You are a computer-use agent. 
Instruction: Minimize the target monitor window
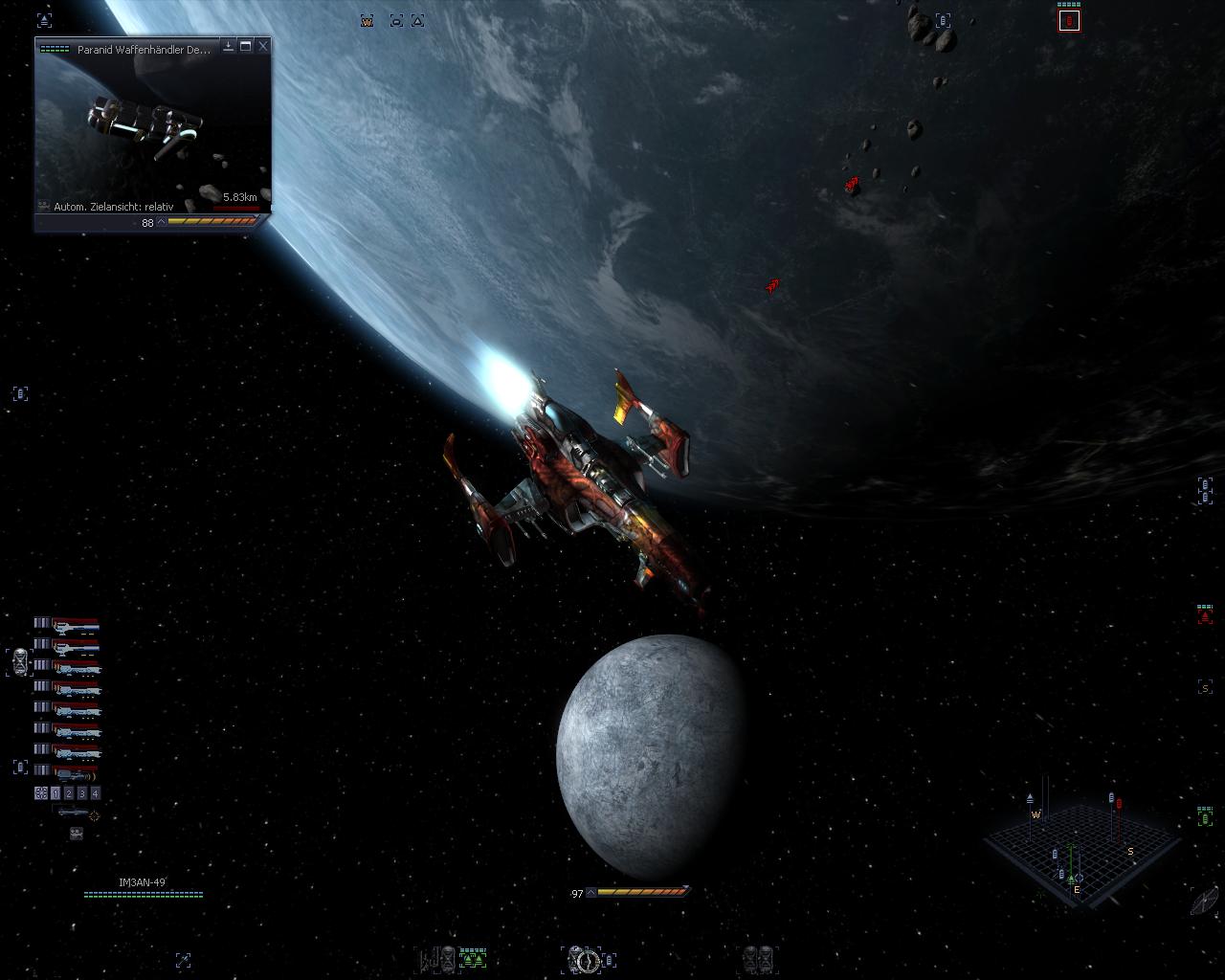point(229,46)
